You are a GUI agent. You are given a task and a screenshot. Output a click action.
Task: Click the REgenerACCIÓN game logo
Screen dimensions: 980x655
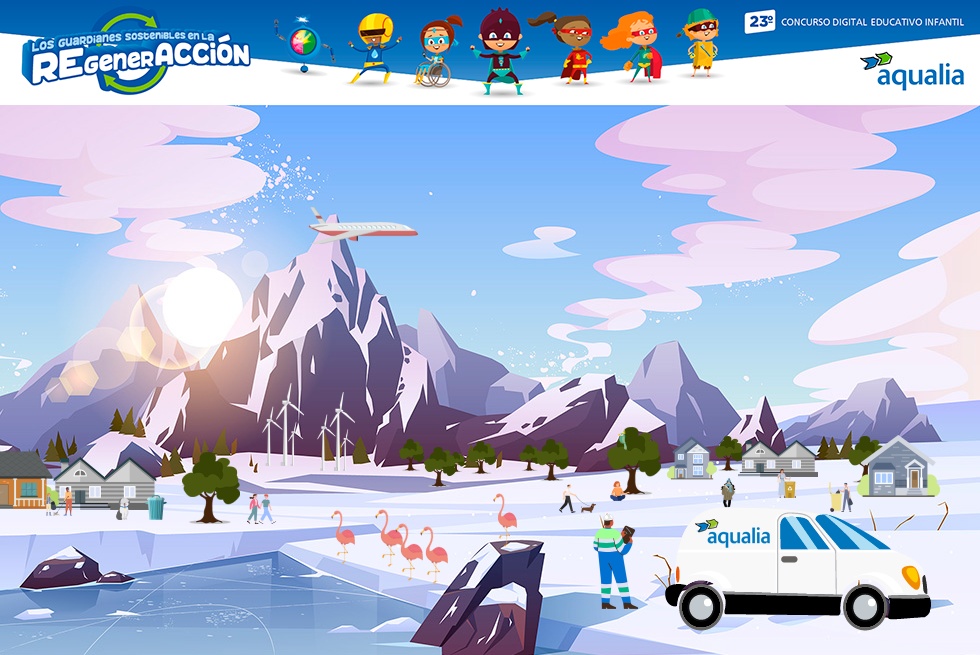[136, 56]
